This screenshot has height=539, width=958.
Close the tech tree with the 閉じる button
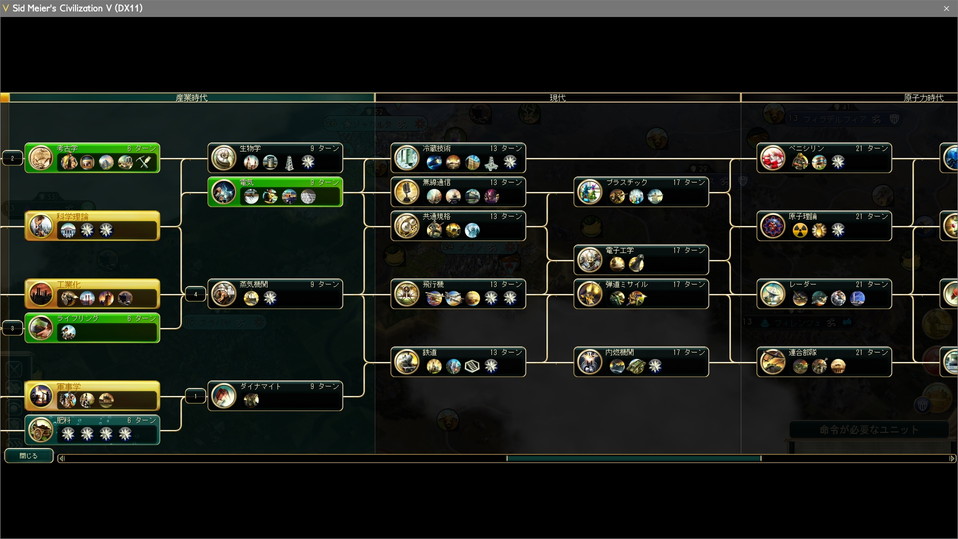click(x=28, y=456)
